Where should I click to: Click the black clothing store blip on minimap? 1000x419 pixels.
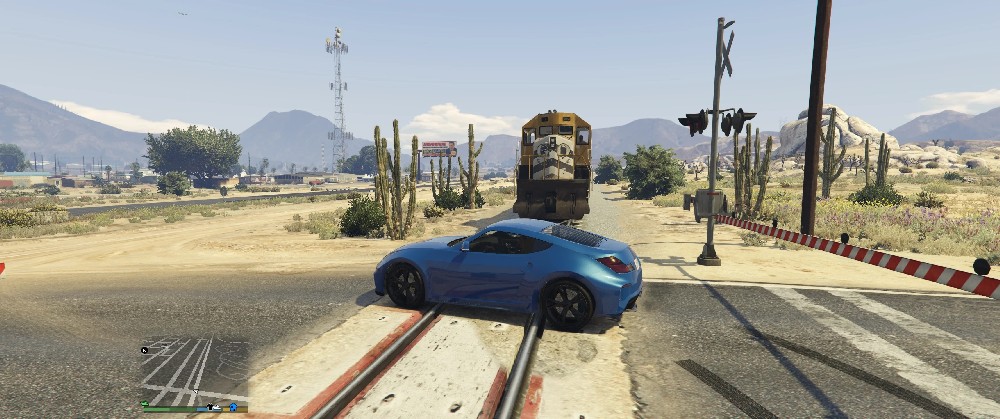click(210, 407)
